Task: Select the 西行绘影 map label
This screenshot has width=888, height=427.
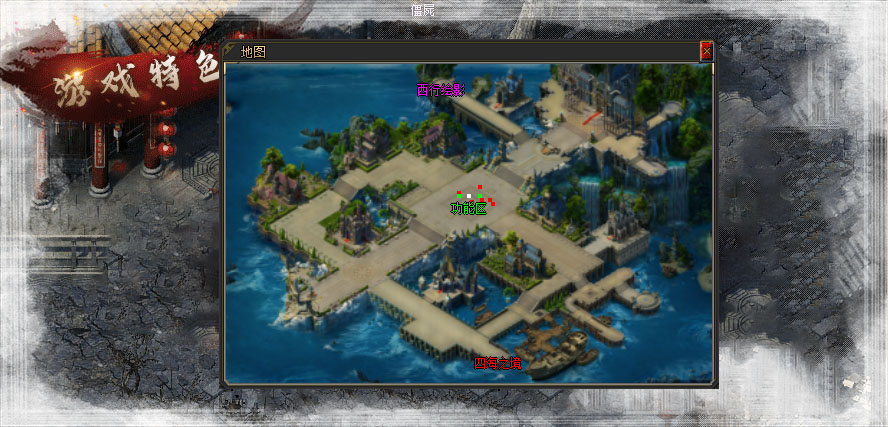Action: click(441, 90)
